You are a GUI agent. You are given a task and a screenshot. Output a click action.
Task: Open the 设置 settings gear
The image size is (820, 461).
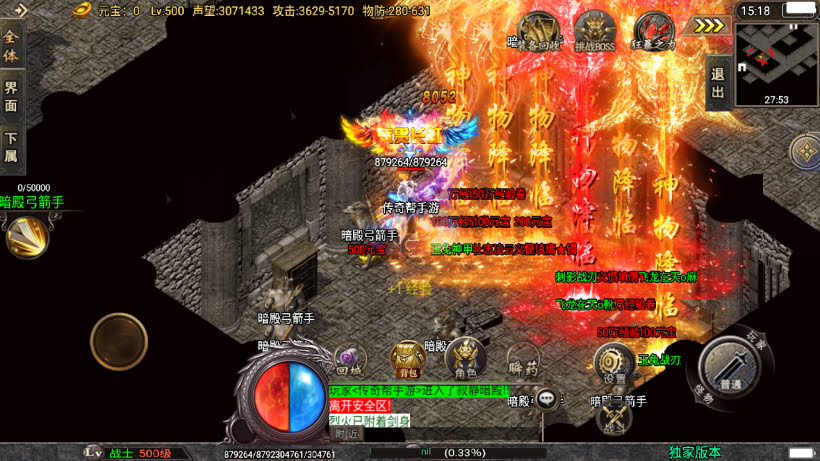click(612, 364)
